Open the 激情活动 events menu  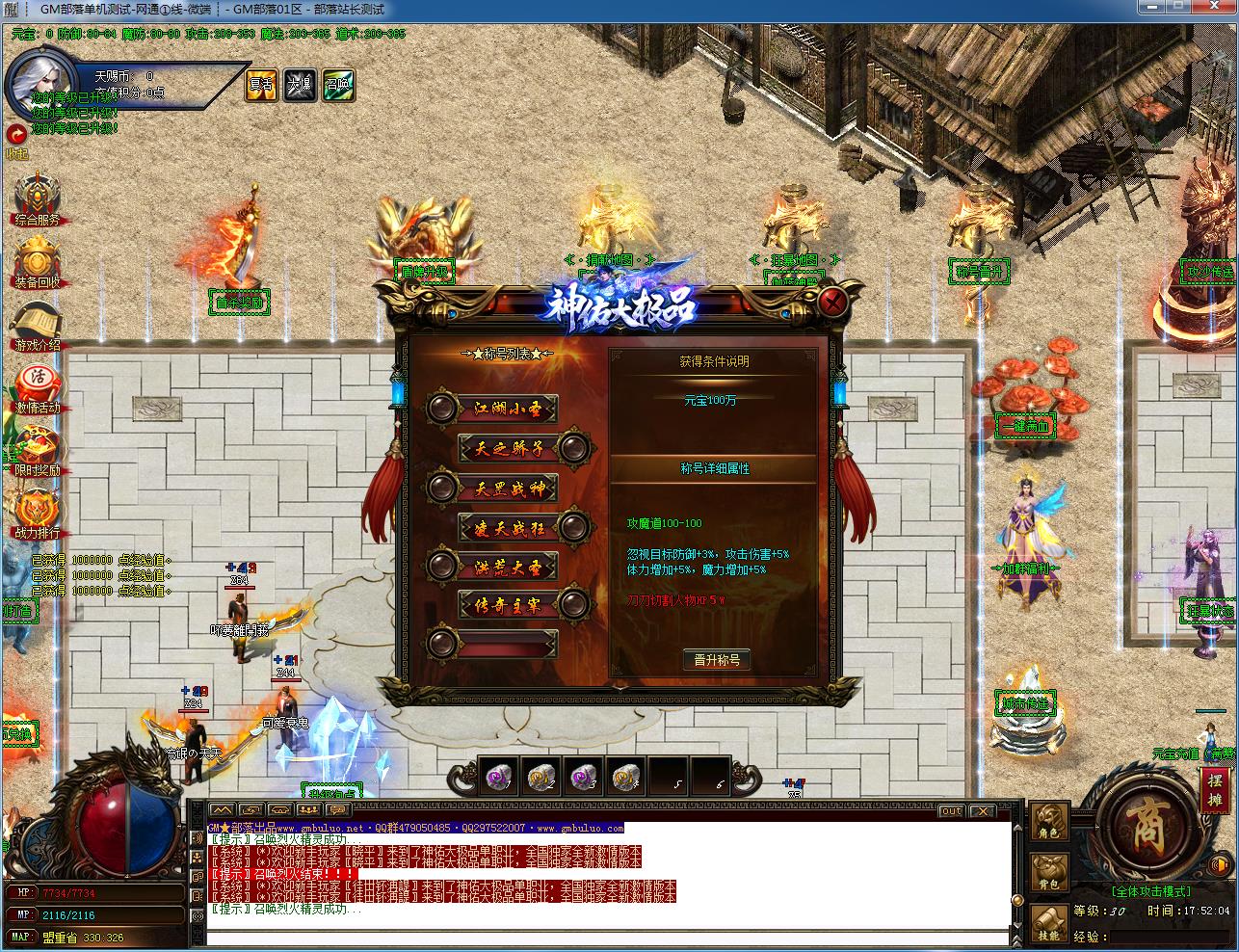pyautogui.click(x=38, y=388)
